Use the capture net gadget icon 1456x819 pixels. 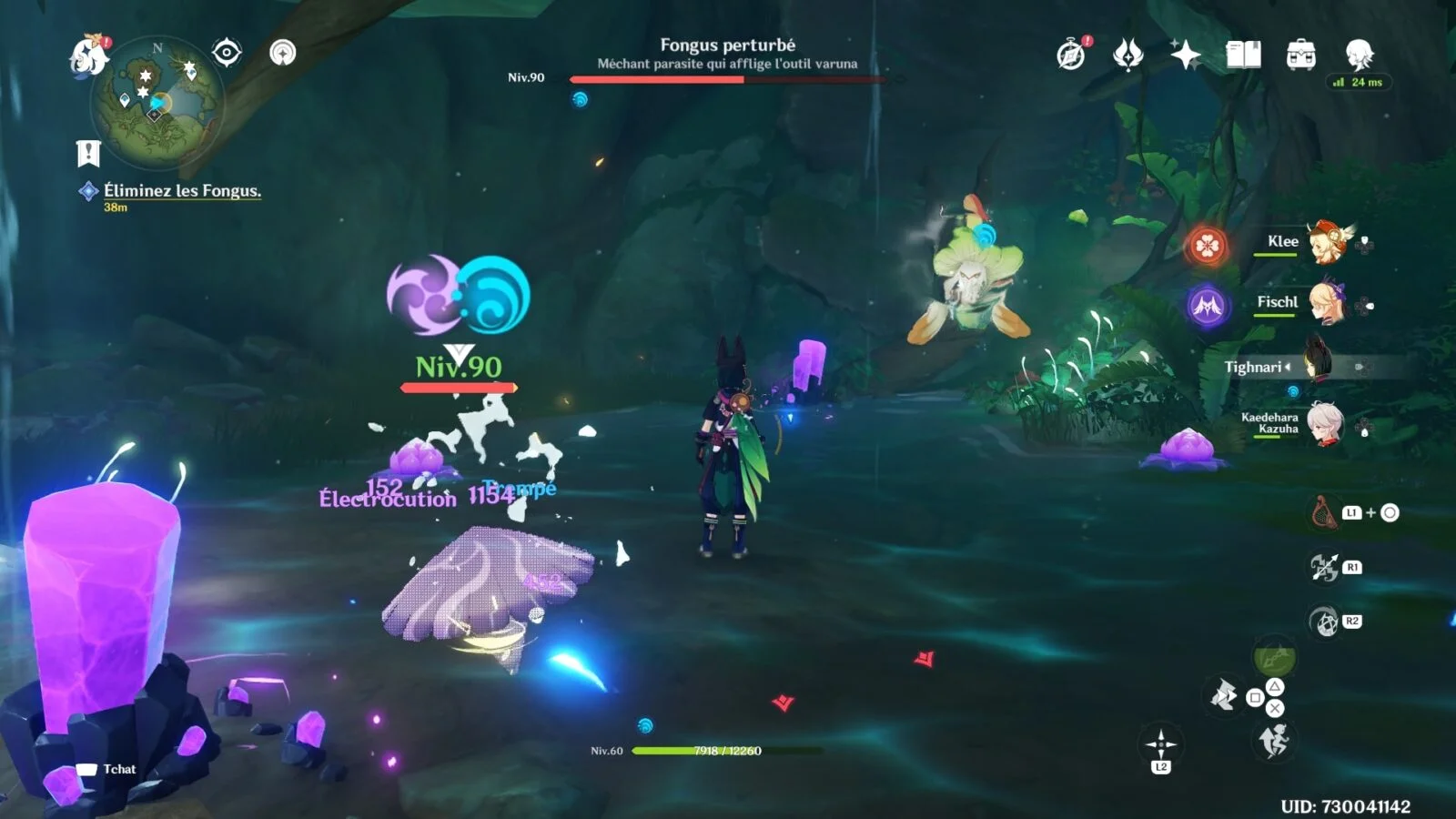click(1324, 513)
